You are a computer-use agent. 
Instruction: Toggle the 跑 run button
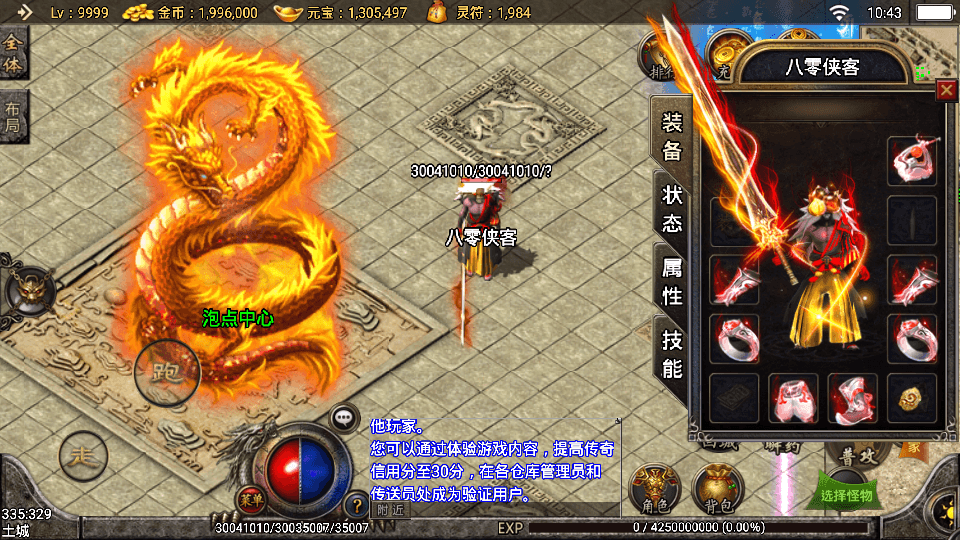point(167,372)
